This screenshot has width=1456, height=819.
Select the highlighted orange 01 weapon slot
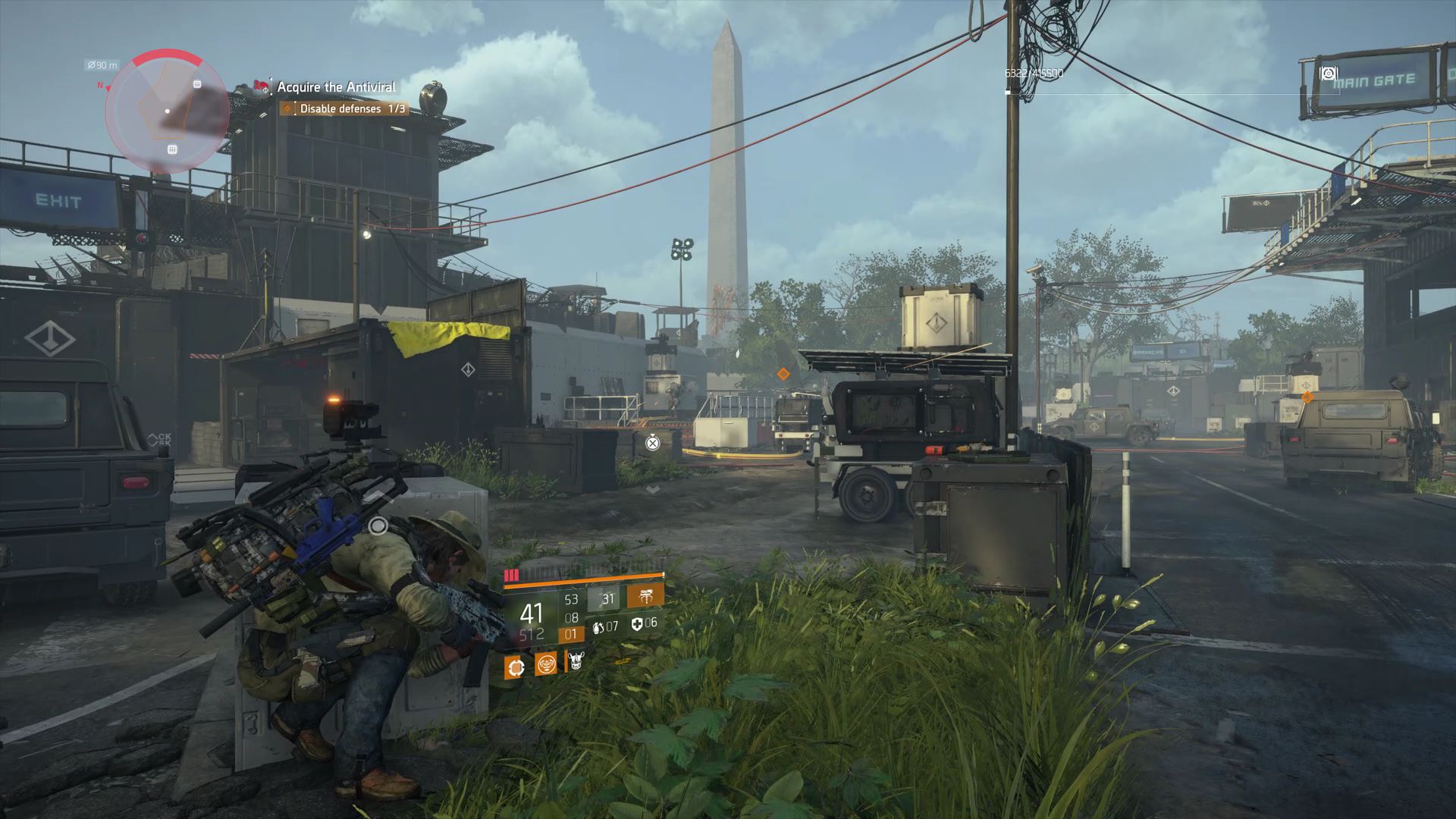coord(571,635)
